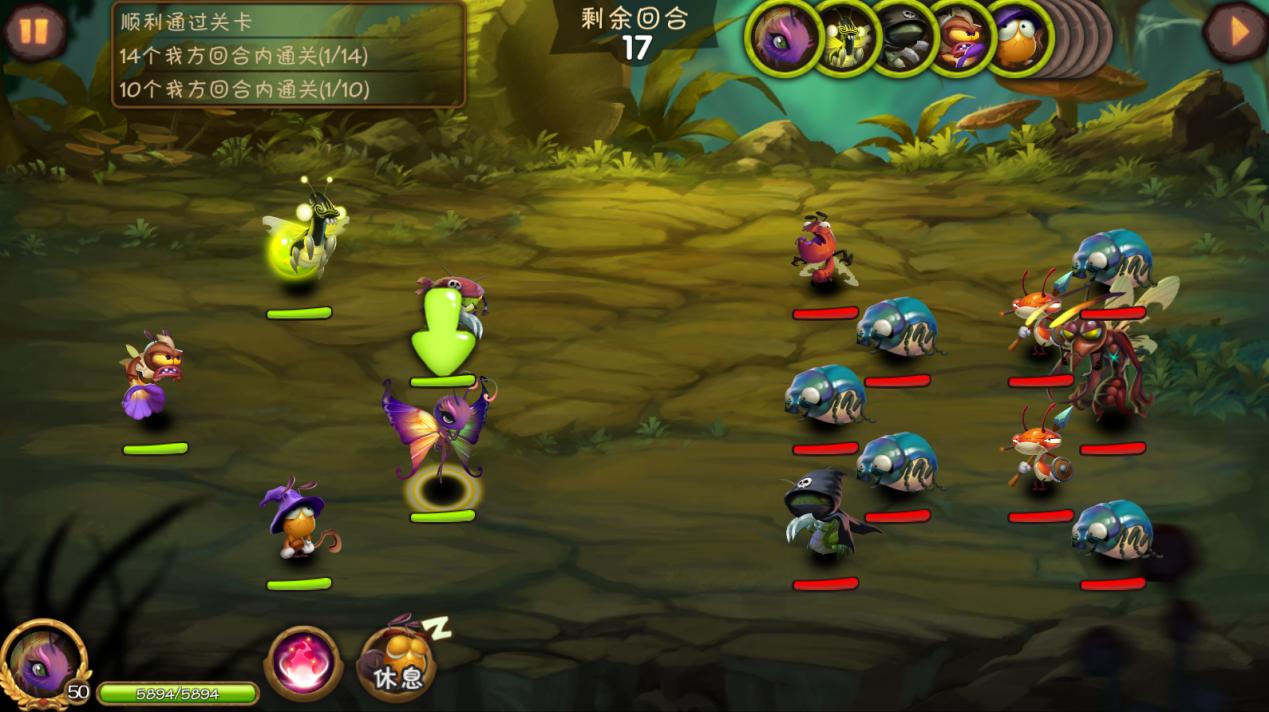Select the masked bug turn-order portrait

tap(961, 38)
